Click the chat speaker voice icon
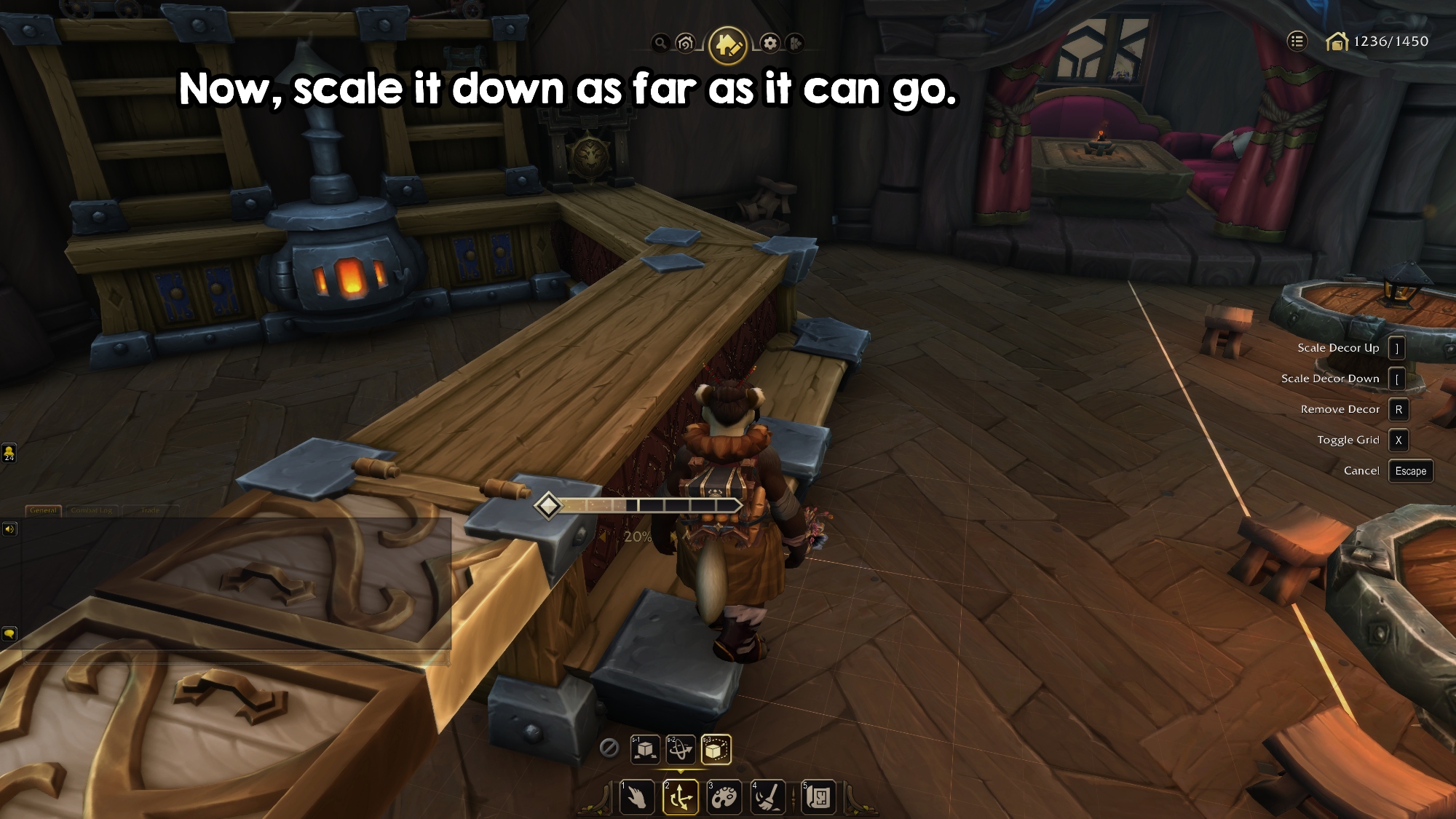The width and height of the screenshot is (1456, 819). [9, 529]
